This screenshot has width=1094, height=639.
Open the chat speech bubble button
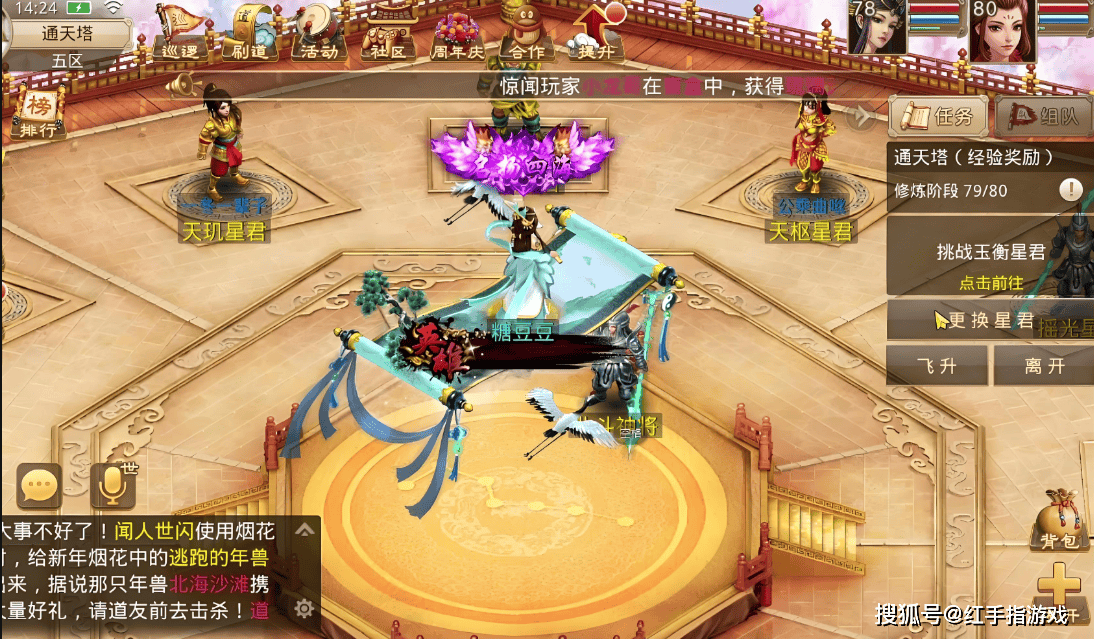[x=39, y=487]
